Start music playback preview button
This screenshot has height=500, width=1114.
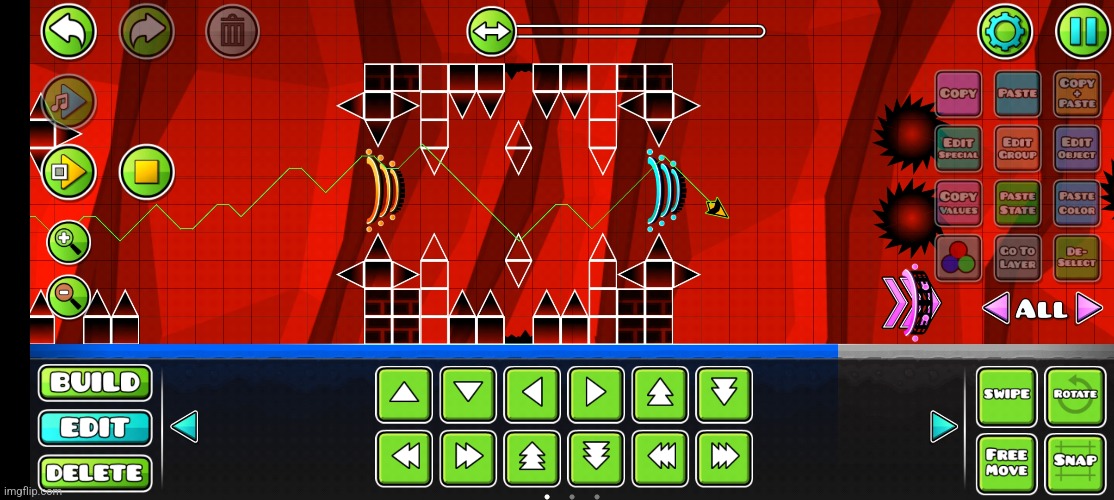68,101
